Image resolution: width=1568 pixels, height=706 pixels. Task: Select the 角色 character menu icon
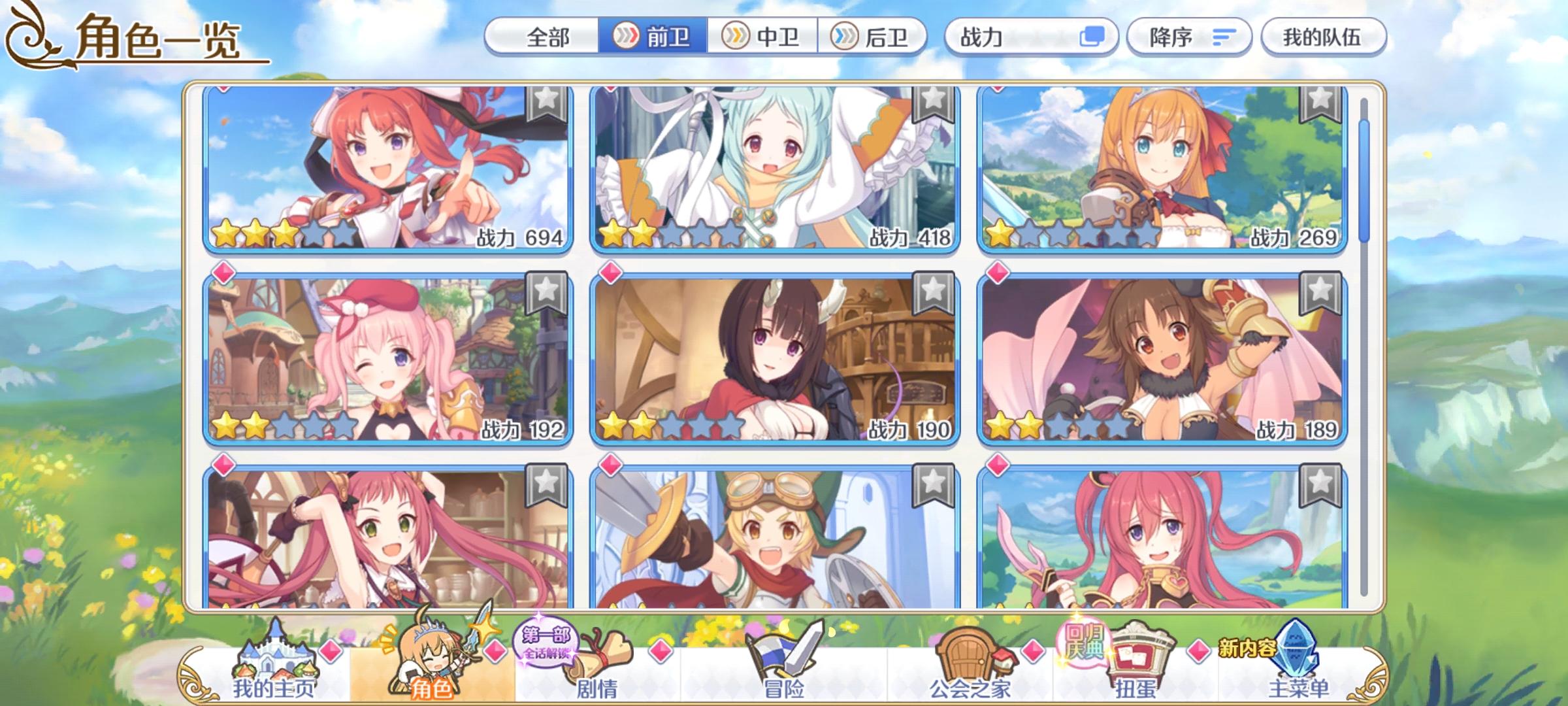(431, 660)
